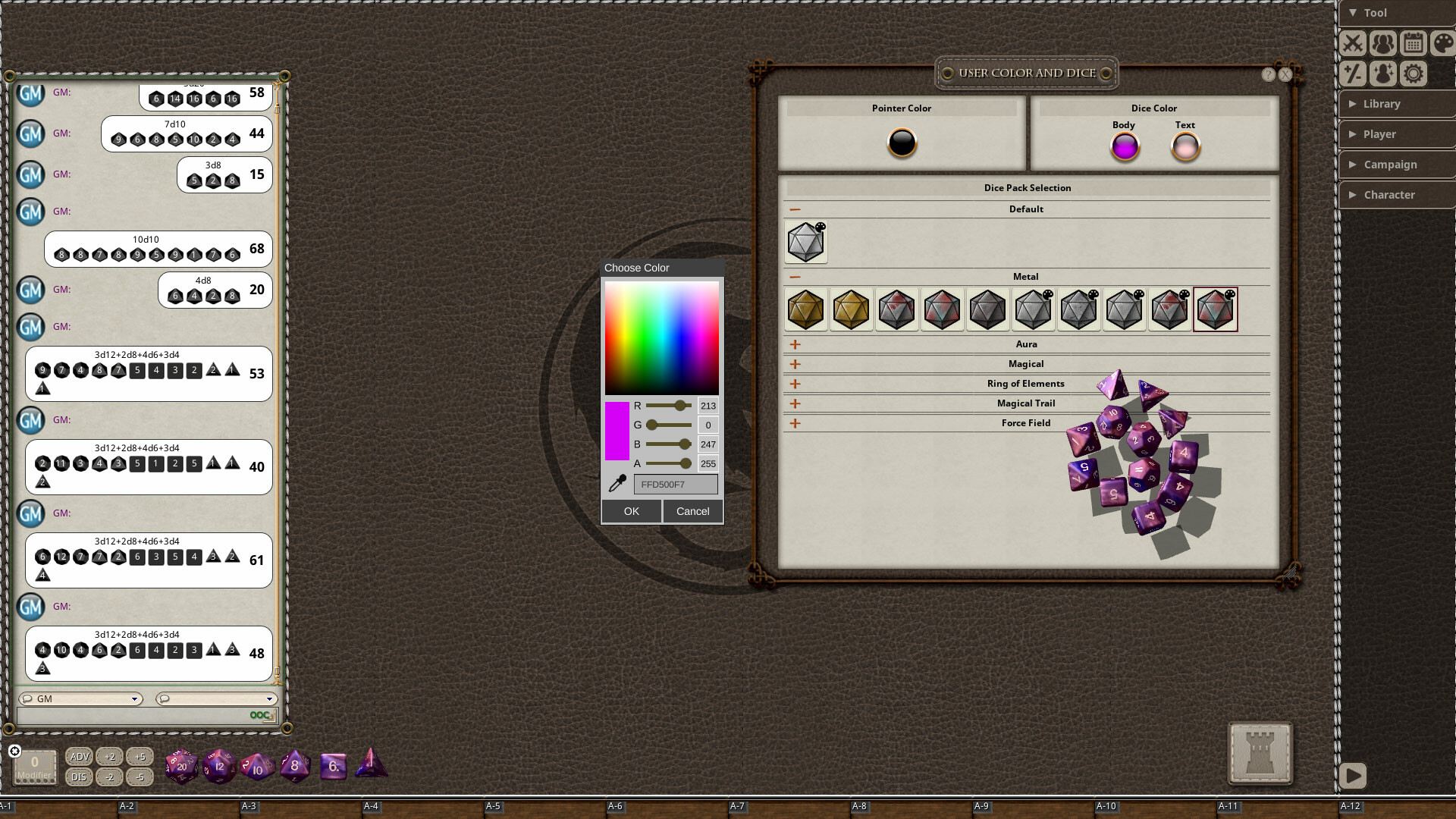Expand the Aura dice pack section

tap(795, 344)
